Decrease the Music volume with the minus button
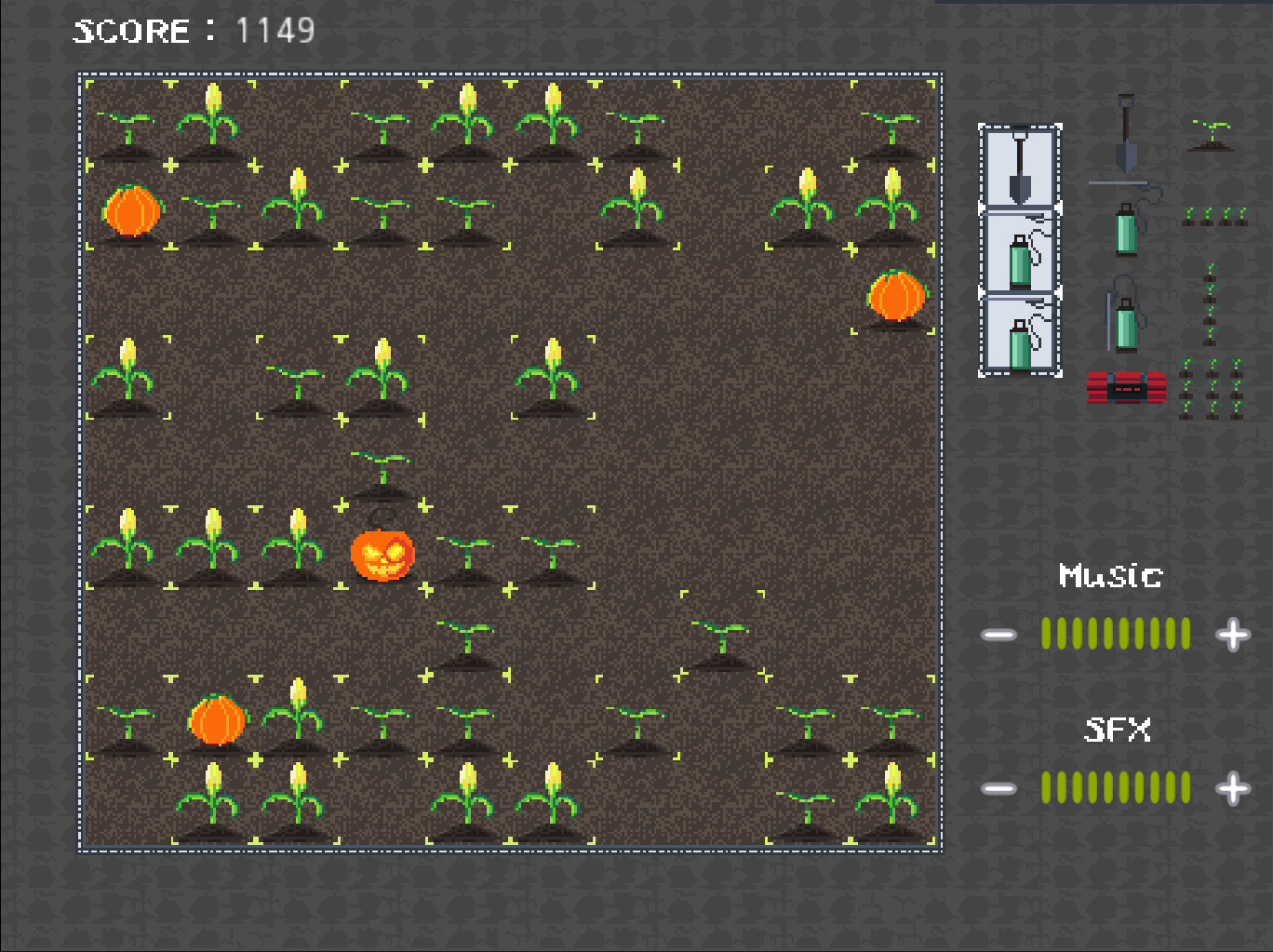The height and width of the screenshot is (952, 1273). [999, 634]
